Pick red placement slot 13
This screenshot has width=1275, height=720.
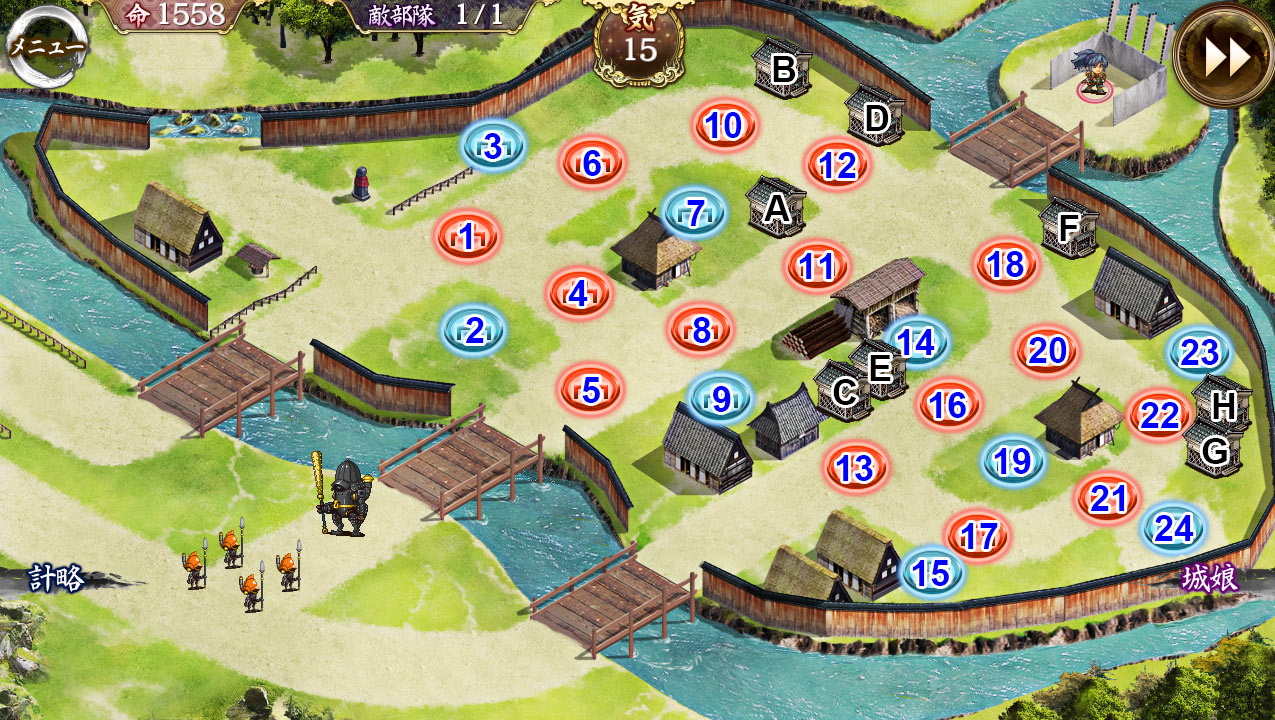coord(856,468)
